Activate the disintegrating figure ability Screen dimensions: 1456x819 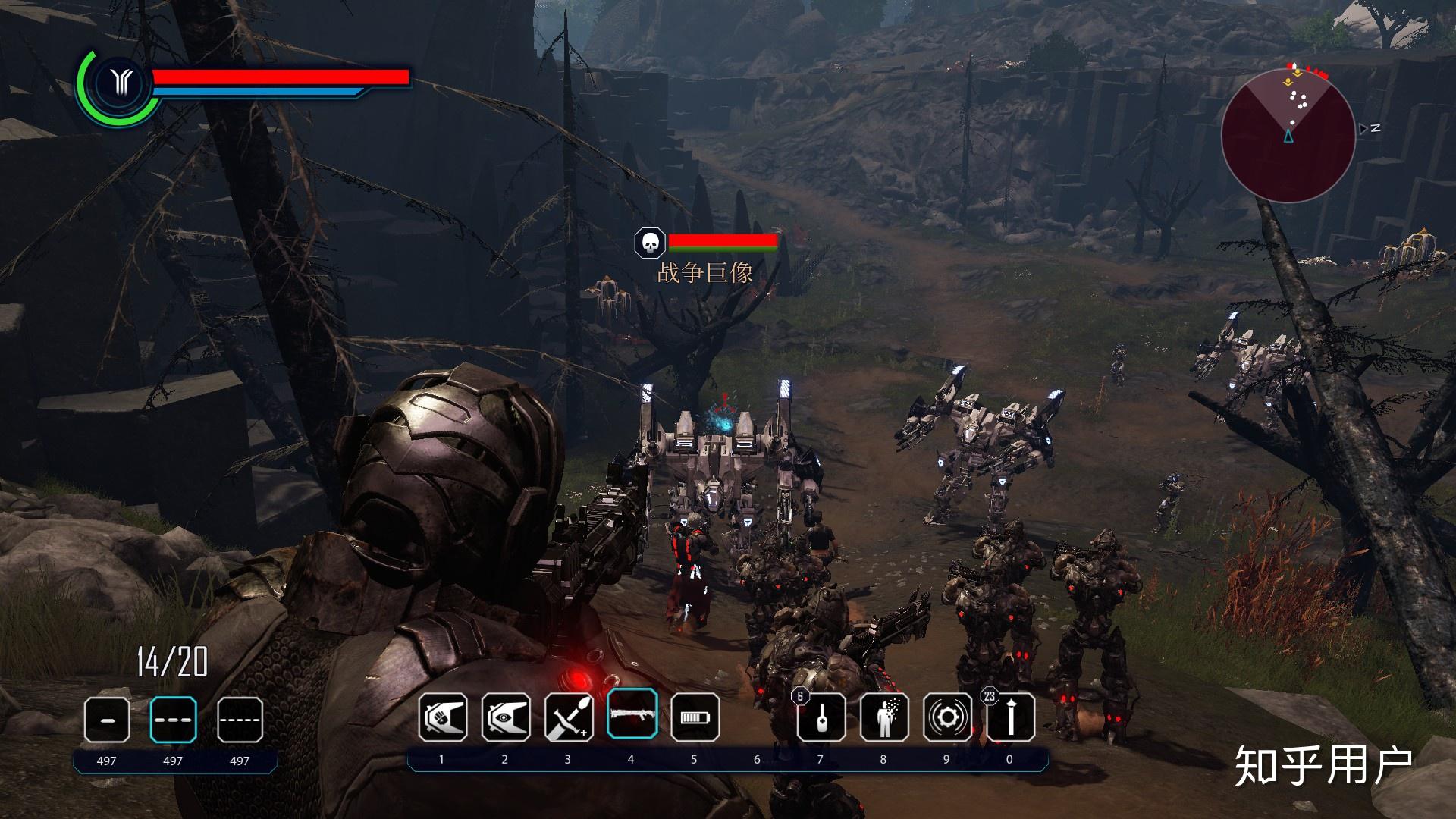click(x=884, y=717)
